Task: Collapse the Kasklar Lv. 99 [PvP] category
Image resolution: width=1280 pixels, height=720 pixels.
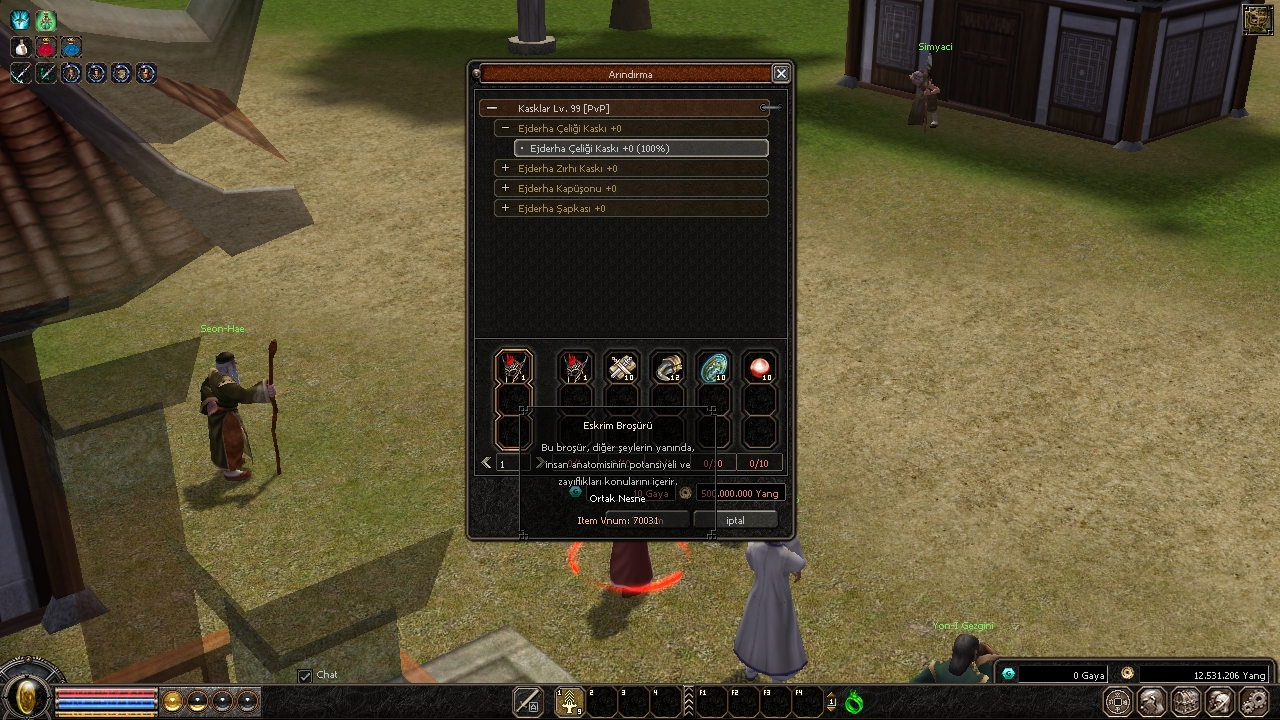Action: (492, 108)
